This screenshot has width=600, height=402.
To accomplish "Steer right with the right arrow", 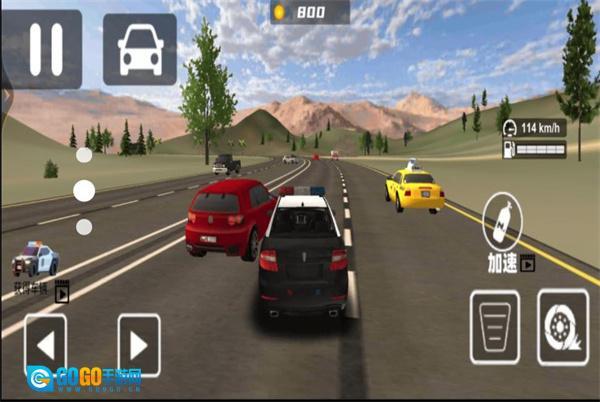I will coord(139,345).
